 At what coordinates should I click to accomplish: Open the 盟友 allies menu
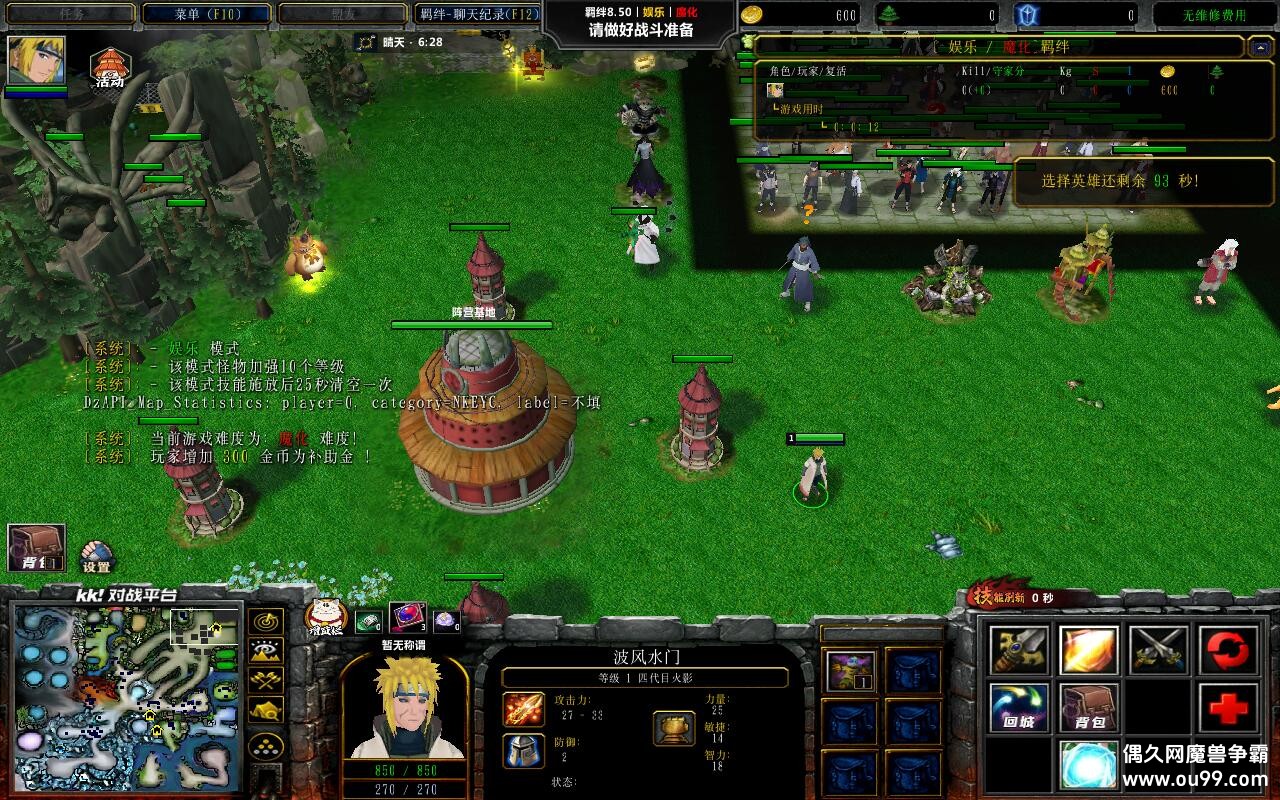[x=342, y=14]
